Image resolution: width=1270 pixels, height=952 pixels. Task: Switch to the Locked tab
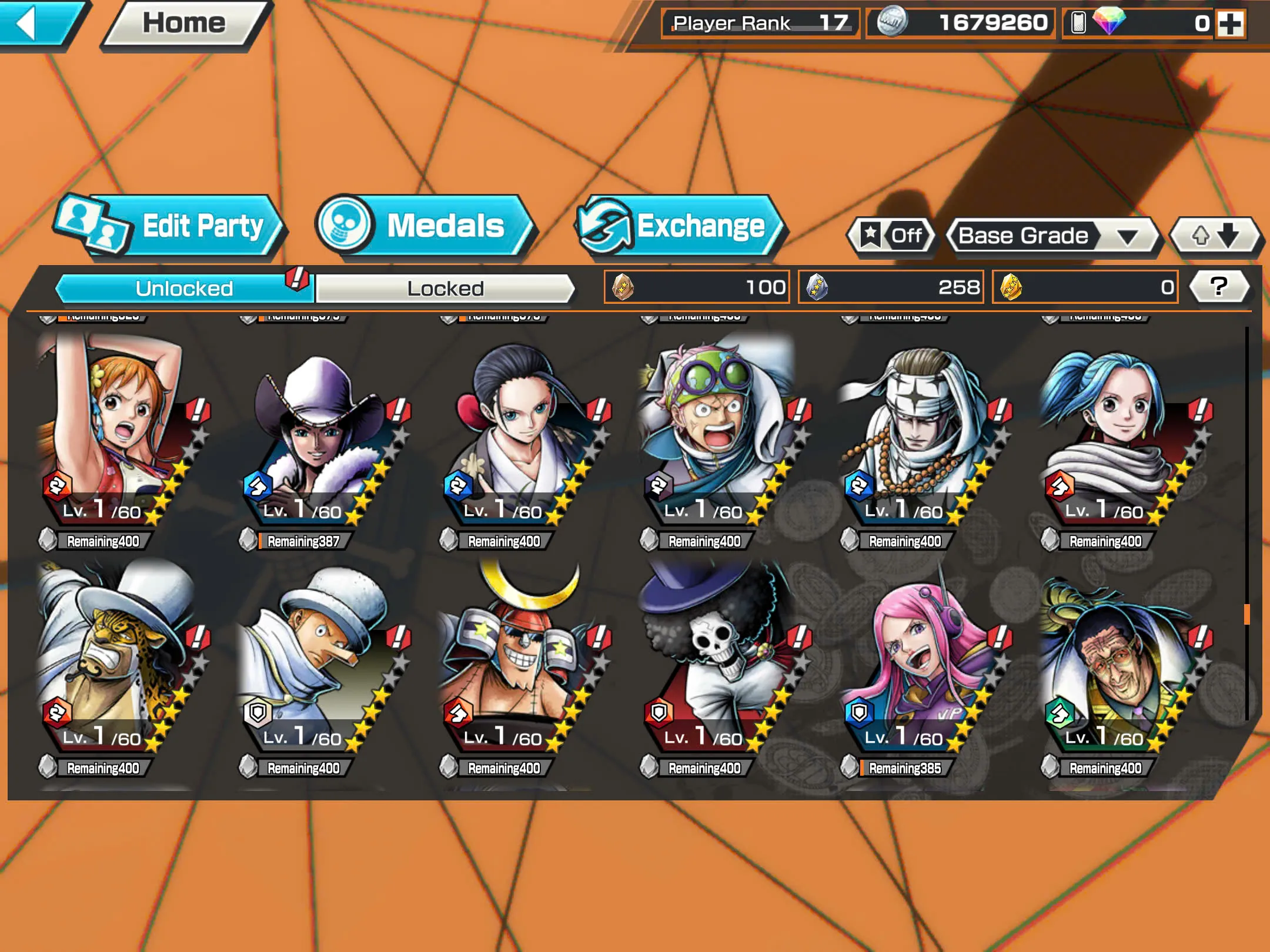(x=445, y=288)
